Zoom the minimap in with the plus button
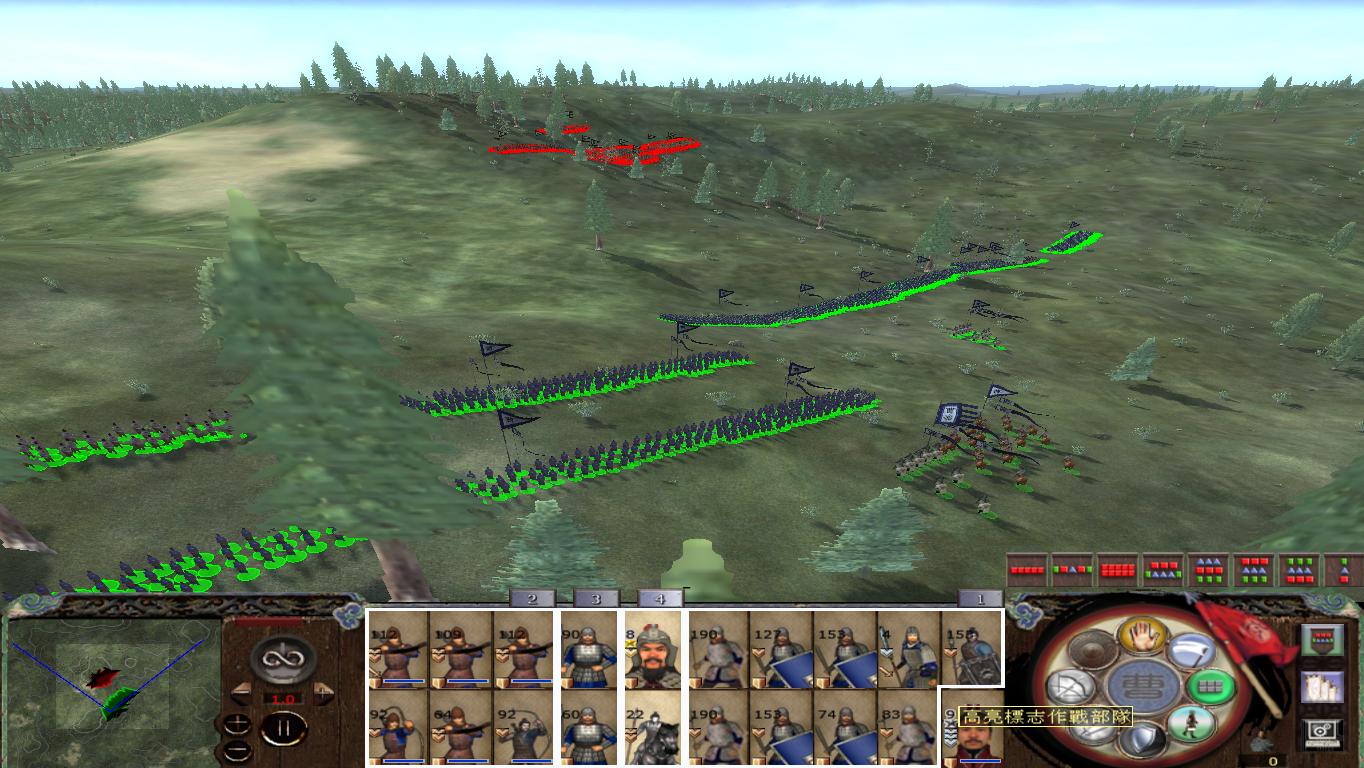This screenshot has width=1364, height=768. pos(237,724)
